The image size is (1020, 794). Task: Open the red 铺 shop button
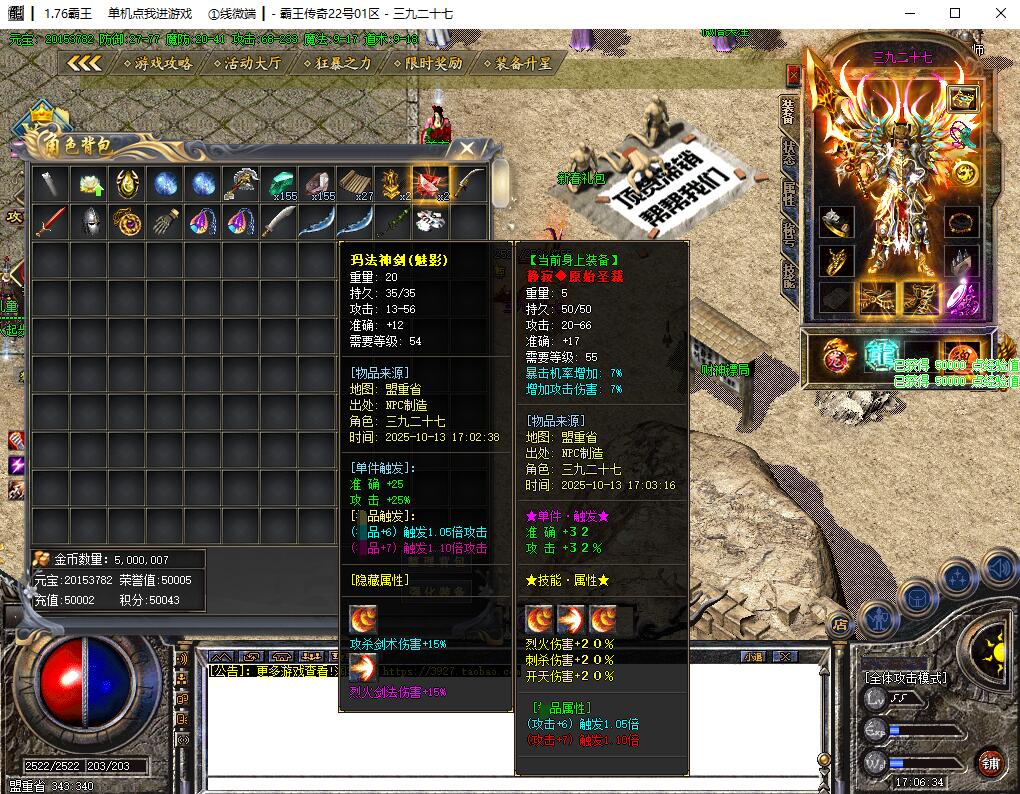click(989, 763)
